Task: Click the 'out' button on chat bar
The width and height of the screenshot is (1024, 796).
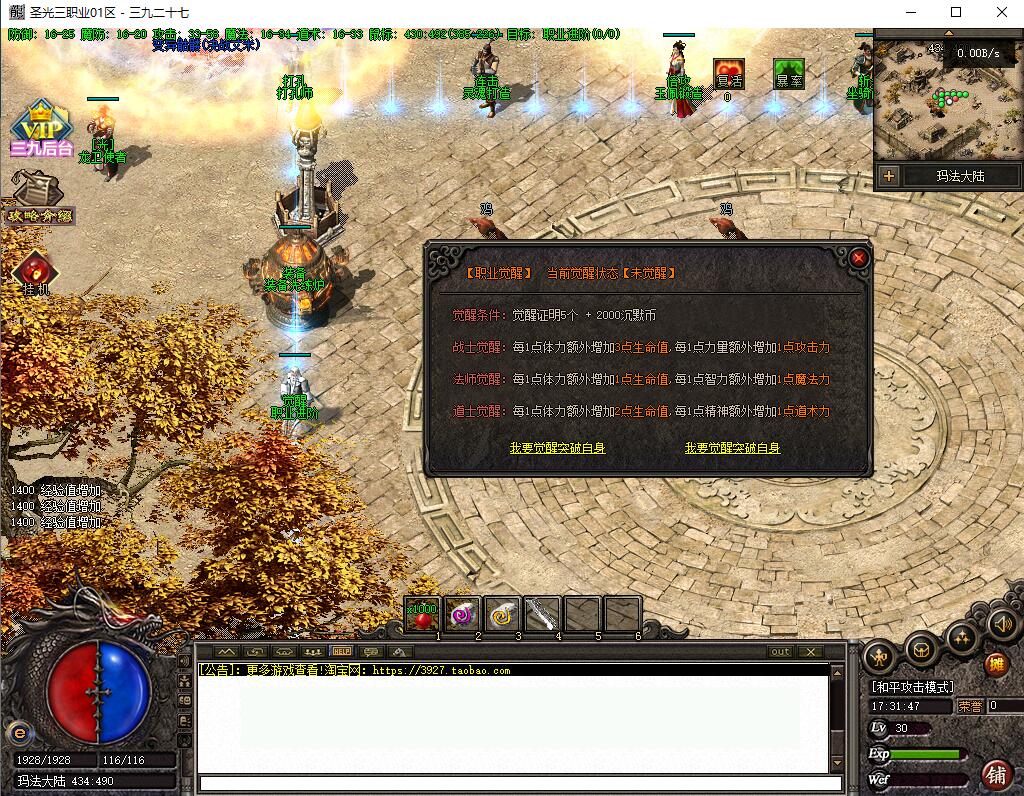Action: click(x=780, y=651)
